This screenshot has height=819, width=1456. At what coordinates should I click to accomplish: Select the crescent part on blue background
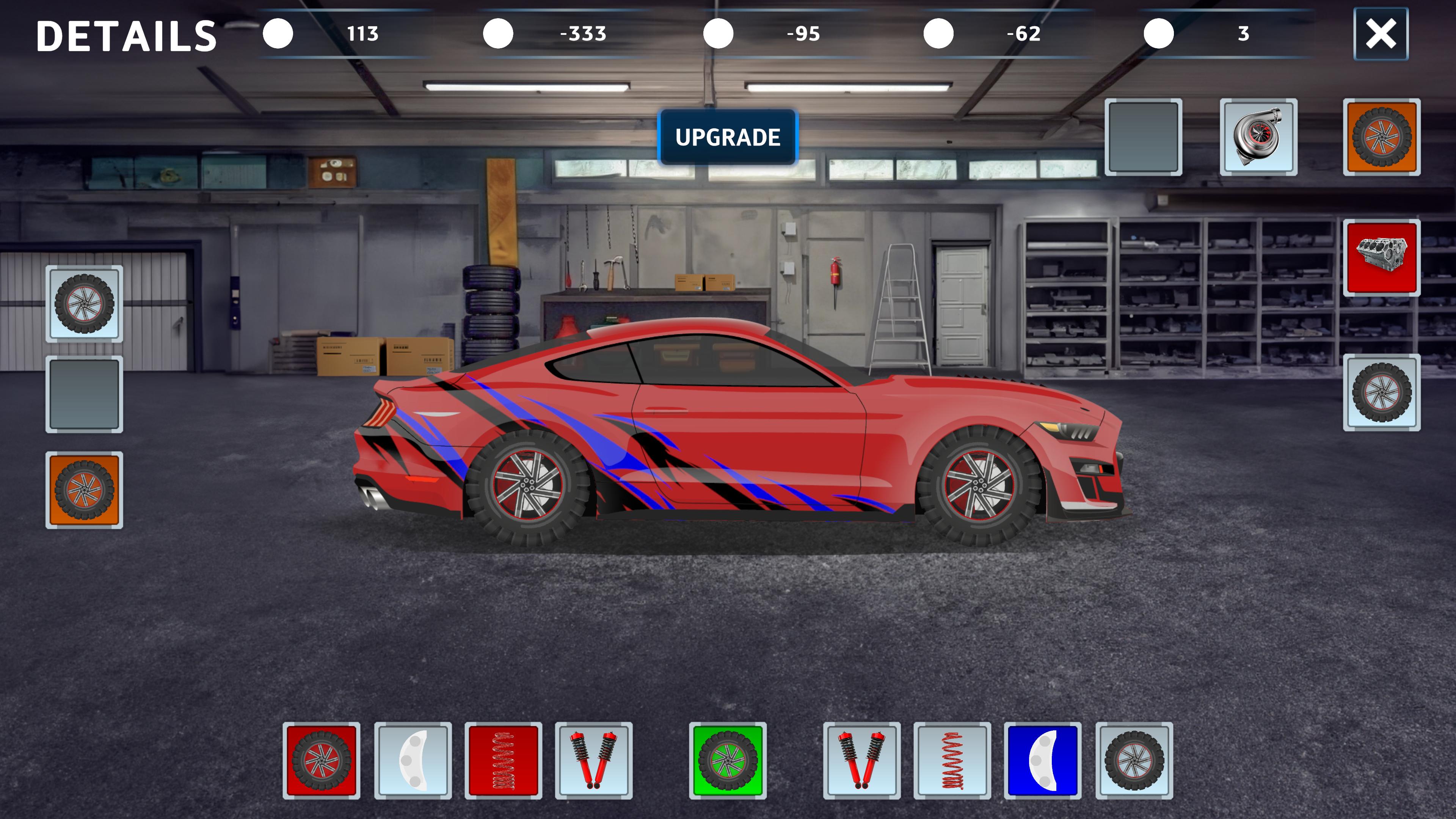[1042, 760]
